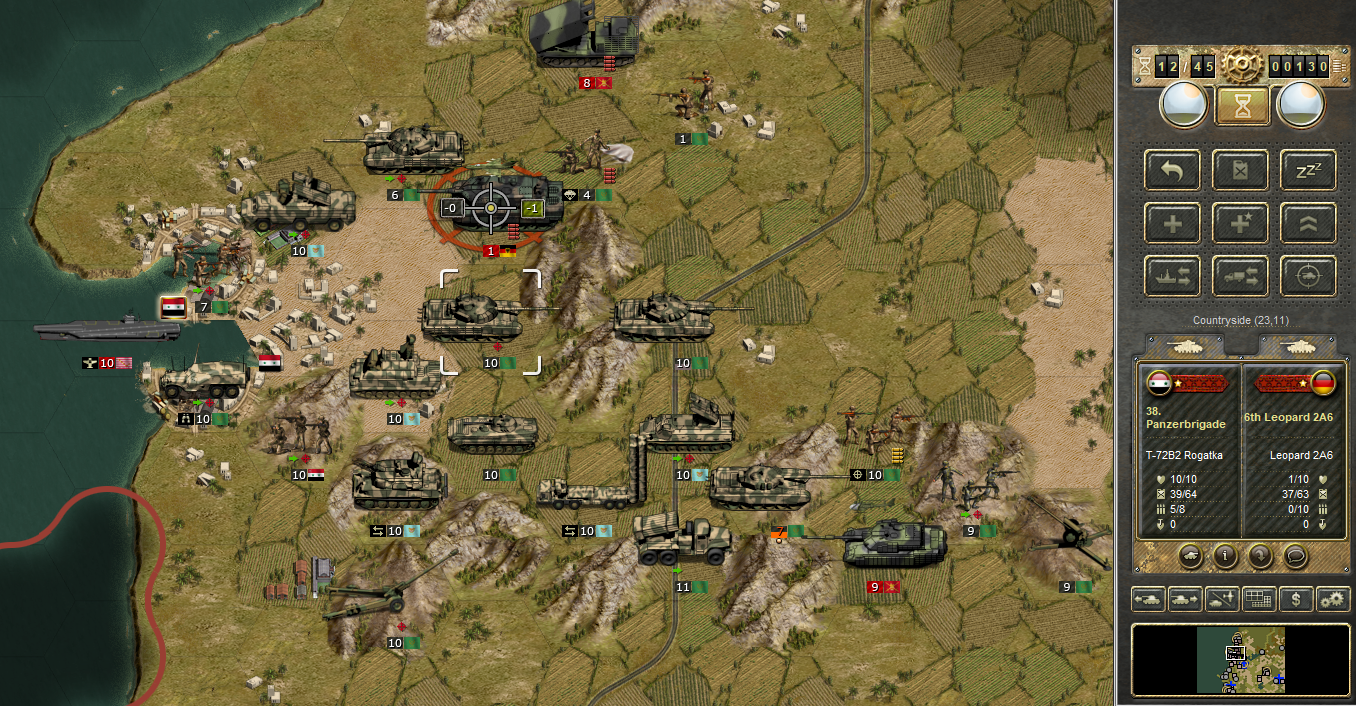
Task: End the turn with the hourglass button
Action: 1242,105
